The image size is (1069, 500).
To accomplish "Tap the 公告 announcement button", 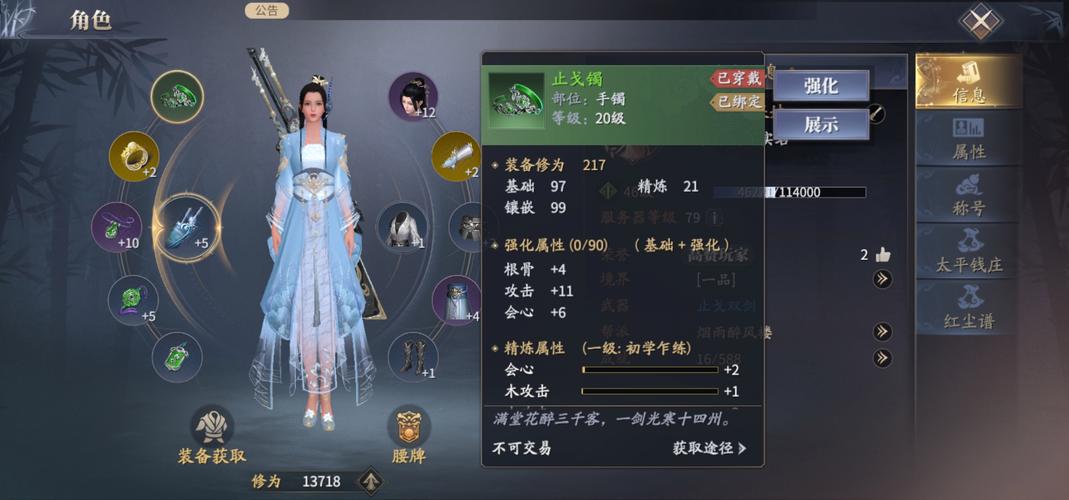I will pos(266,11).
